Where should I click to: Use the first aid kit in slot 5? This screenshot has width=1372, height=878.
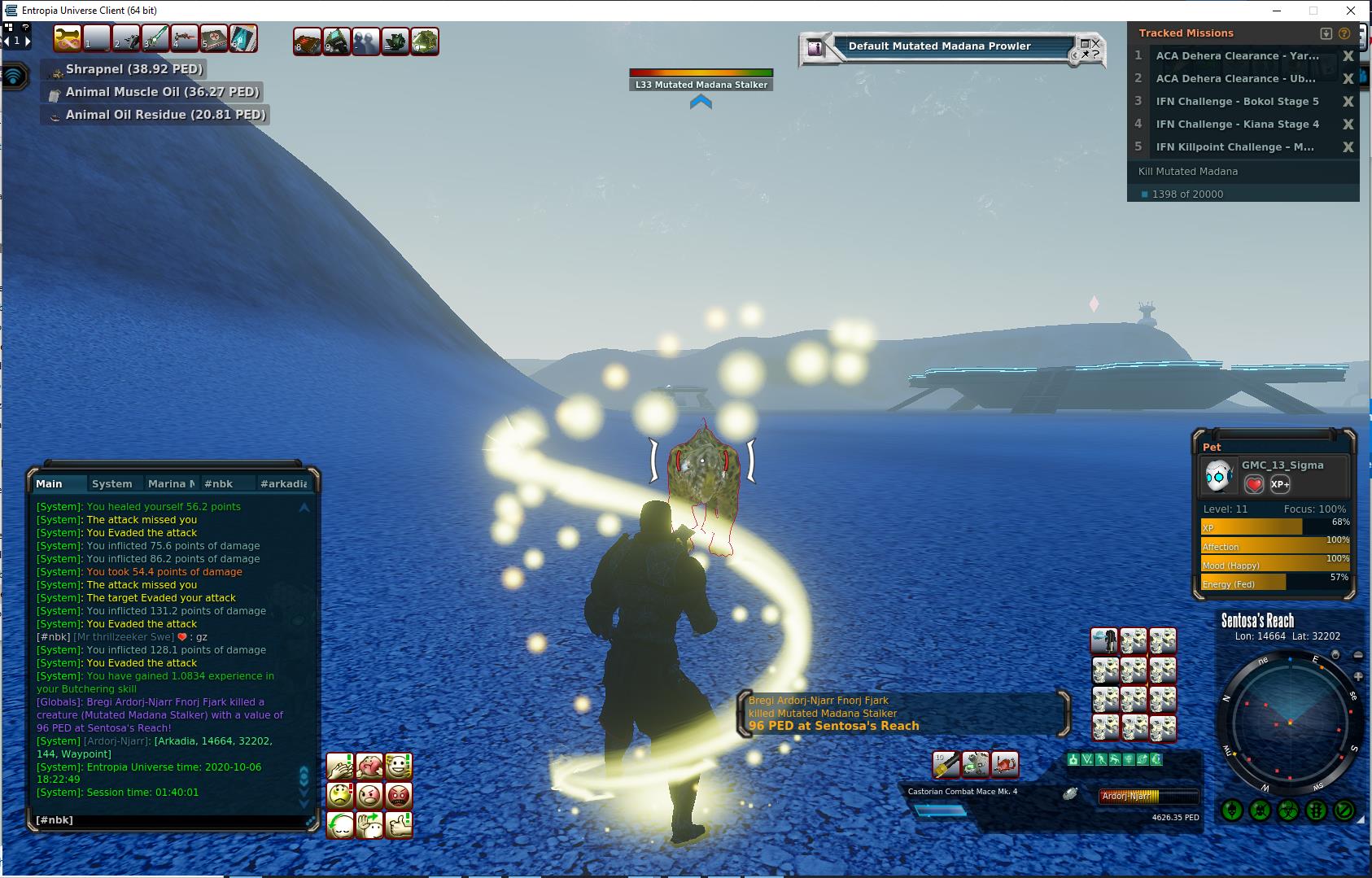[213, 38]
